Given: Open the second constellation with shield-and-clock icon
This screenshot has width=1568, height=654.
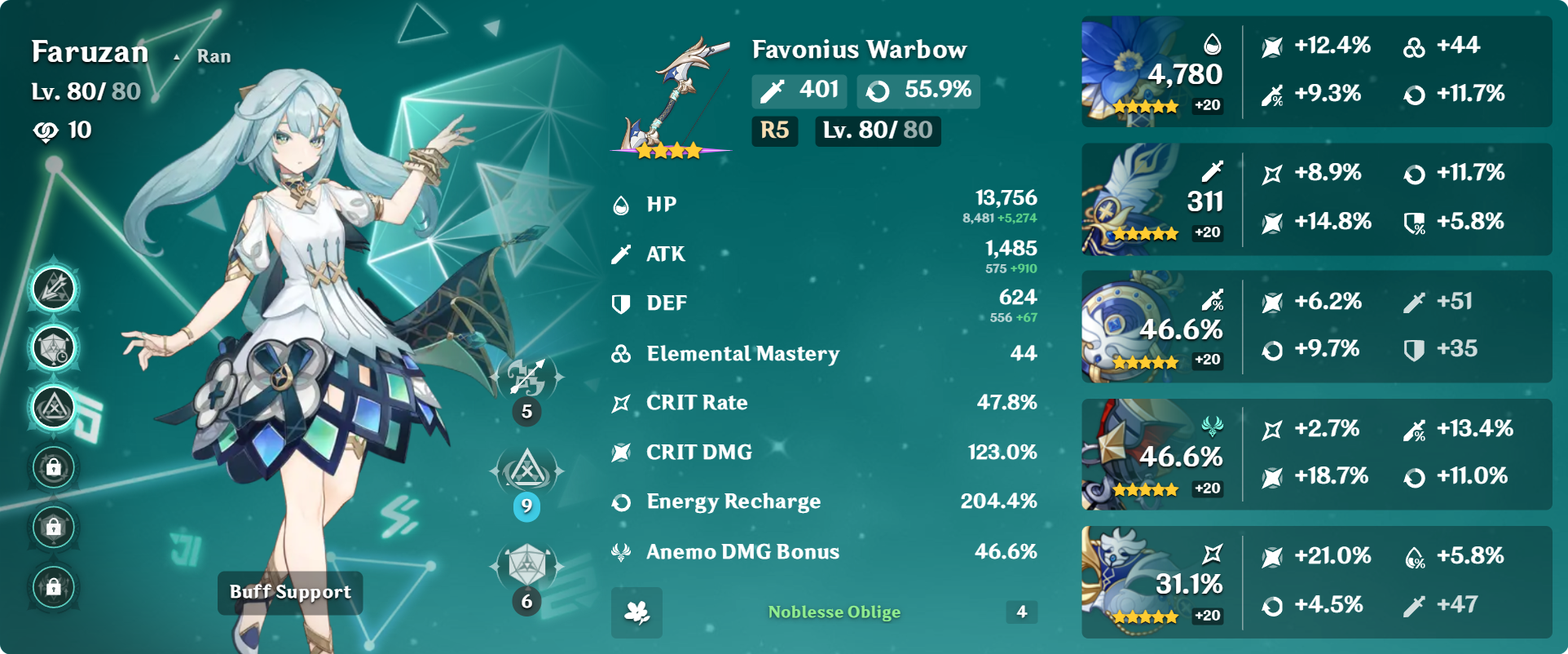Looking at the screenshot, I should point(54,348).
